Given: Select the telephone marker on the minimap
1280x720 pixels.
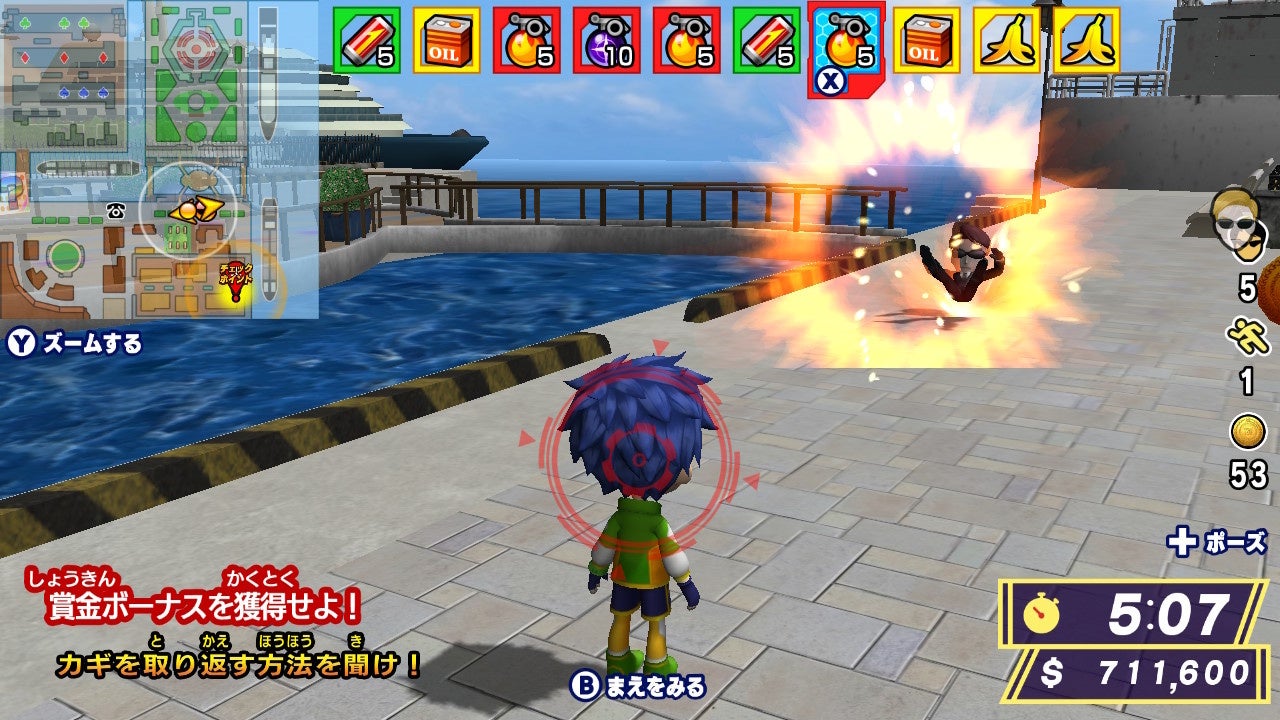Looking at the screenshot, I should [x=113, y=210].
